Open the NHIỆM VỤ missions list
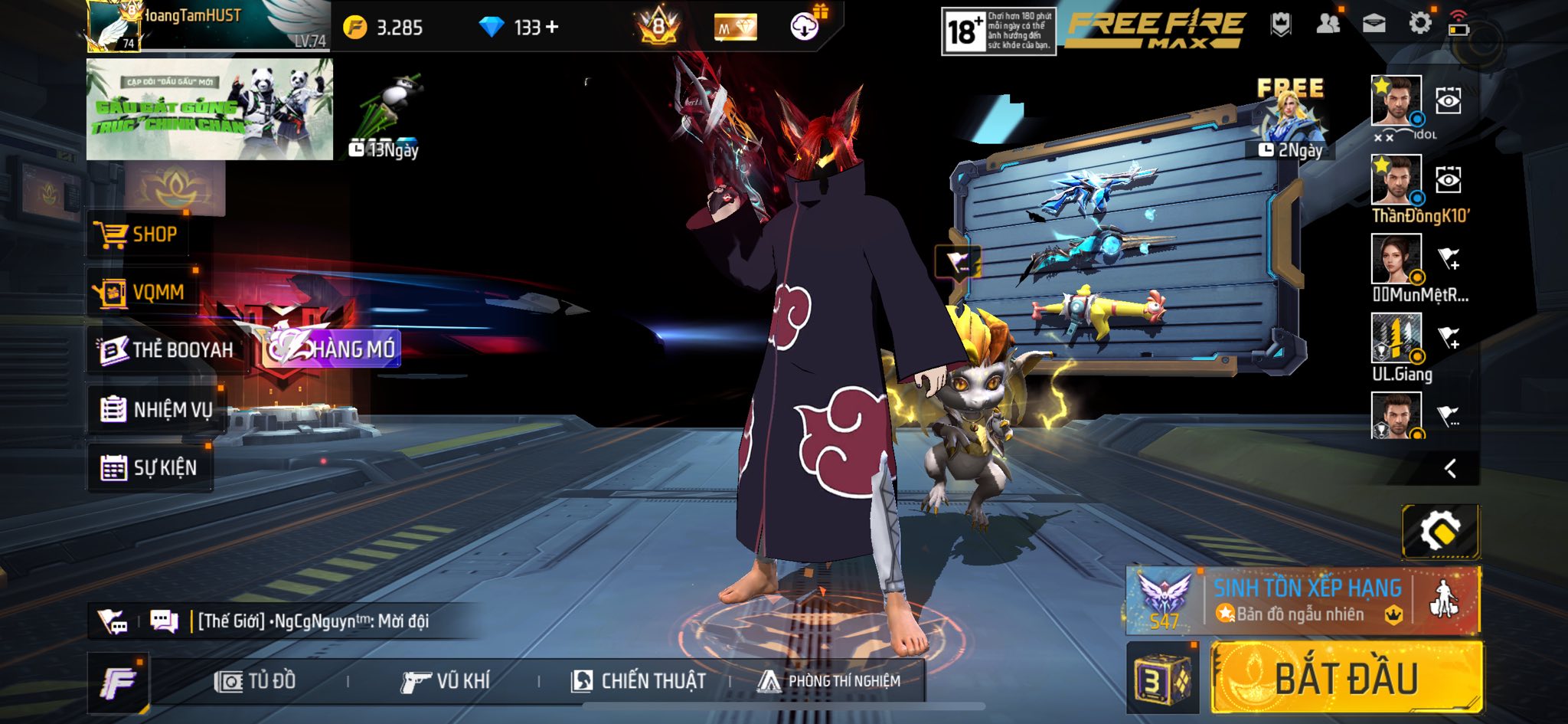Image resolution: width=1568 pixels, height=724 pixels. pyautogui.click(x=157, y=410)
